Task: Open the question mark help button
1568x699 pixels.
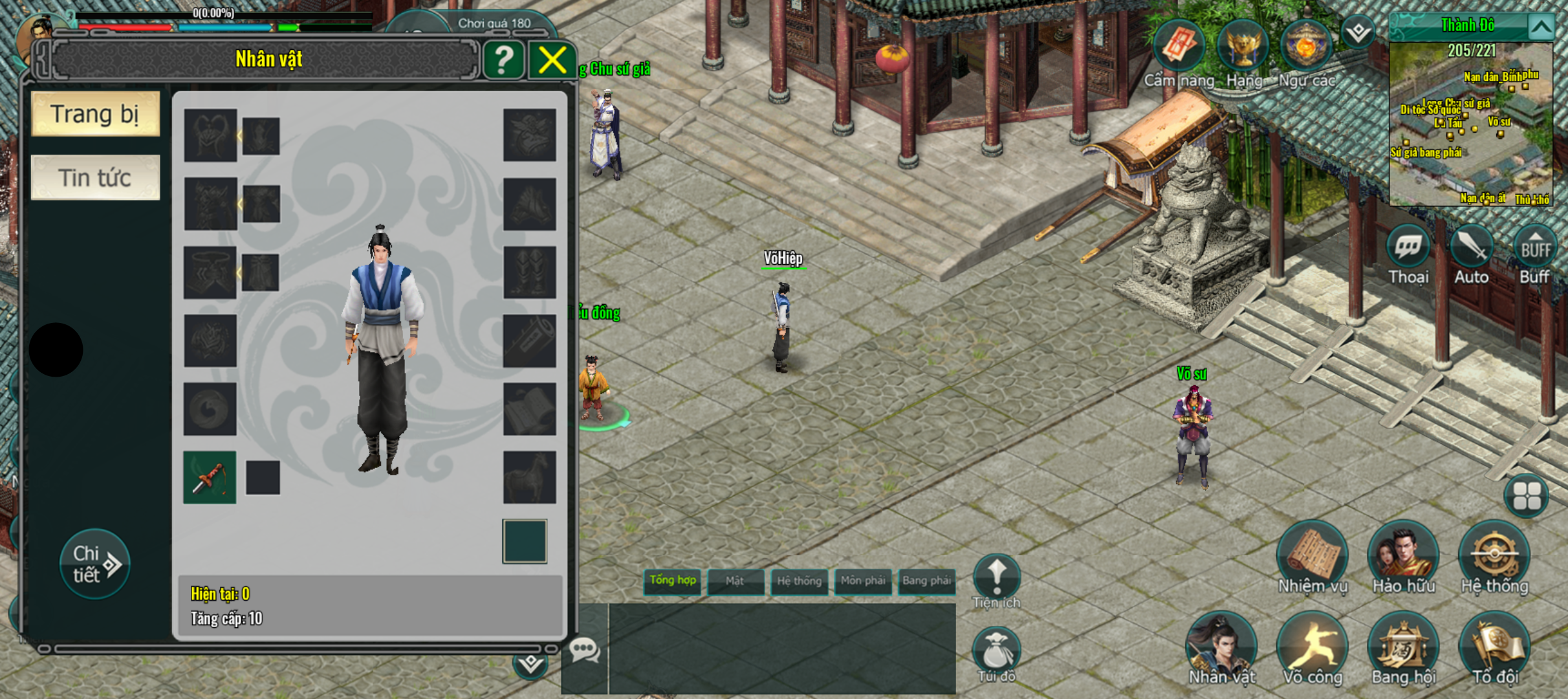Action: (503, 61)
